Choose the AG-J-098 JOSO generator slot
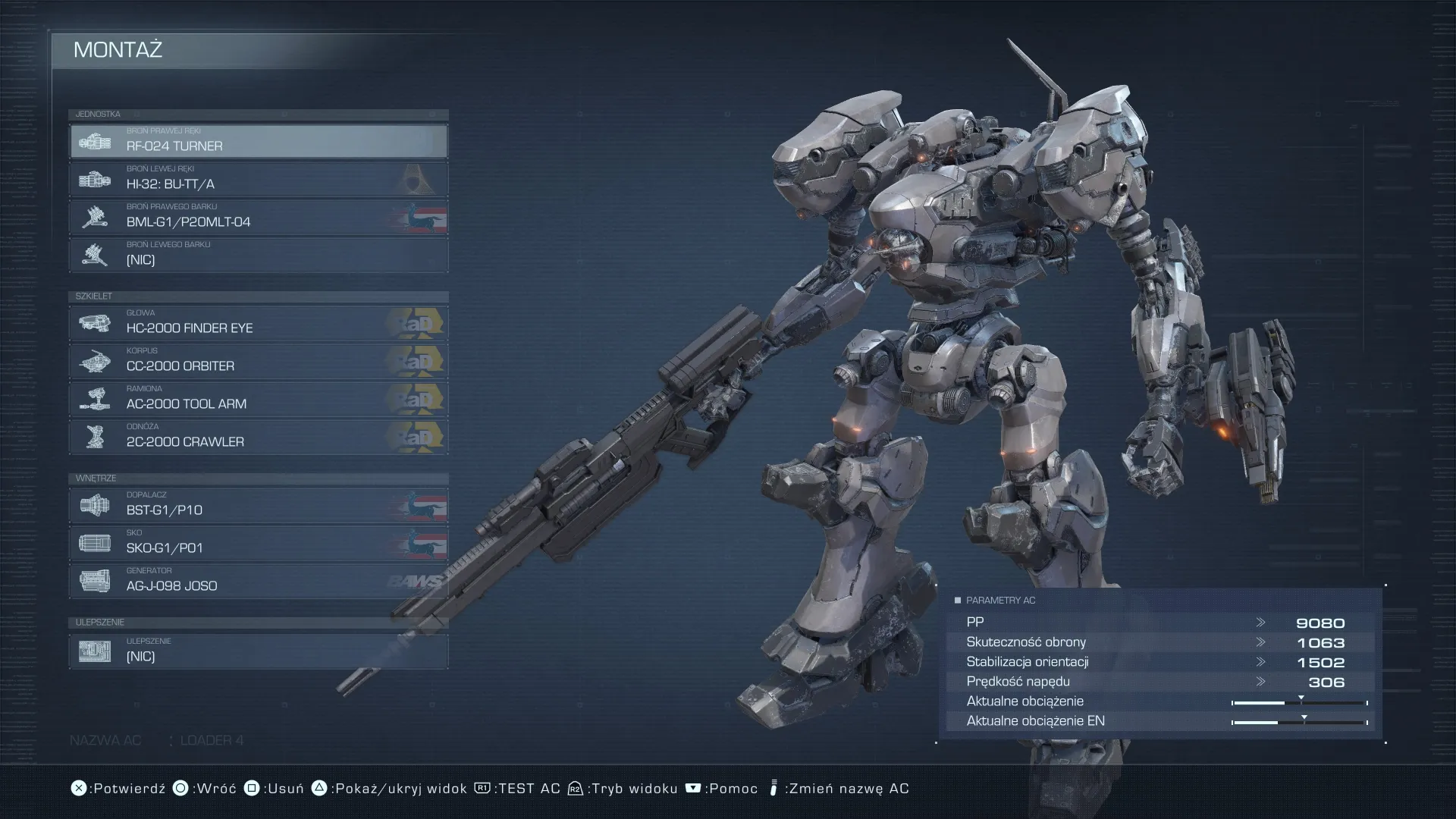 (x=258, y=582)
